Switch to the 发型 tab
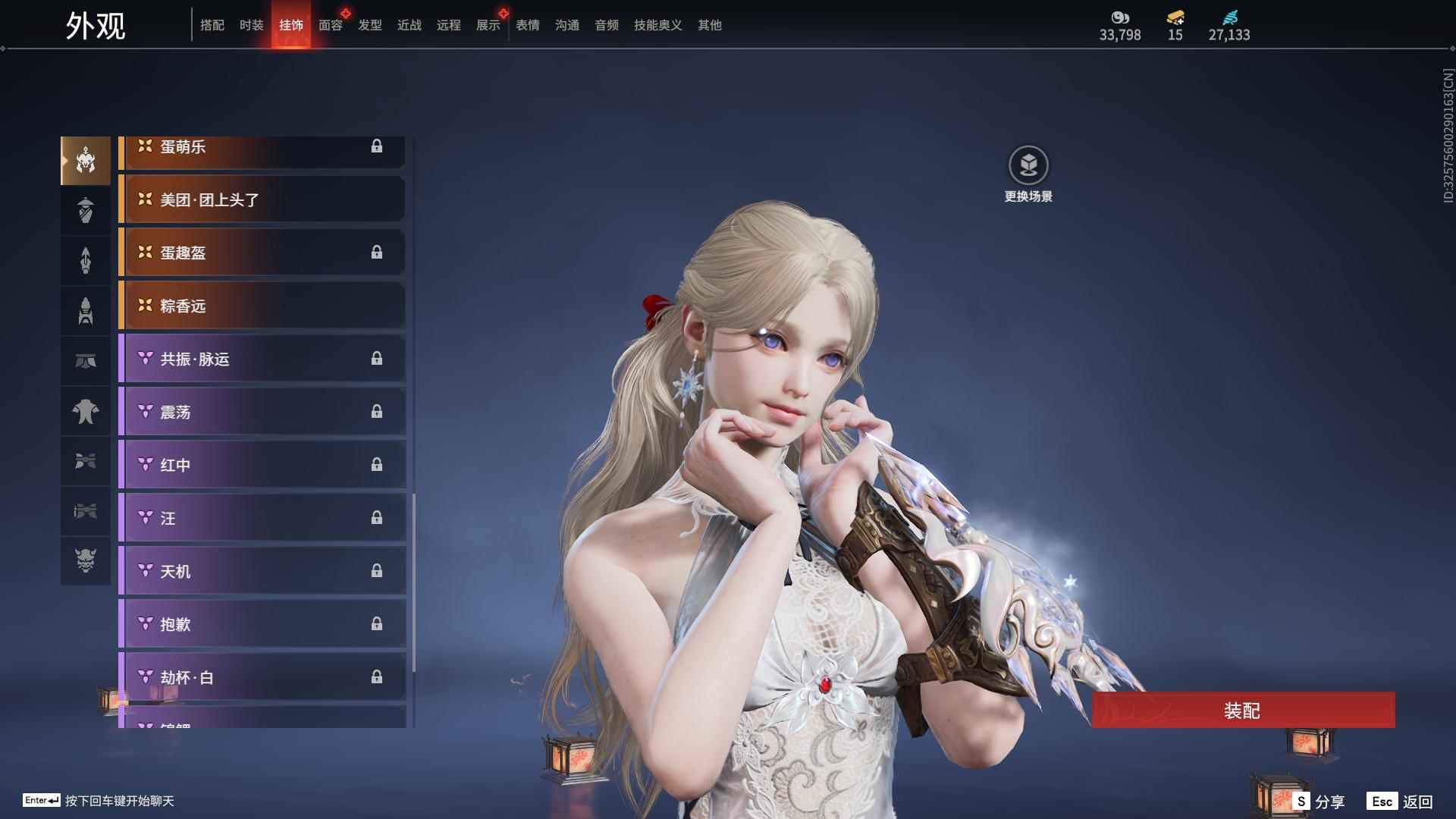The height and width of the screenshot is (819, 1456). pyautogui.click(x=370, y=25)
